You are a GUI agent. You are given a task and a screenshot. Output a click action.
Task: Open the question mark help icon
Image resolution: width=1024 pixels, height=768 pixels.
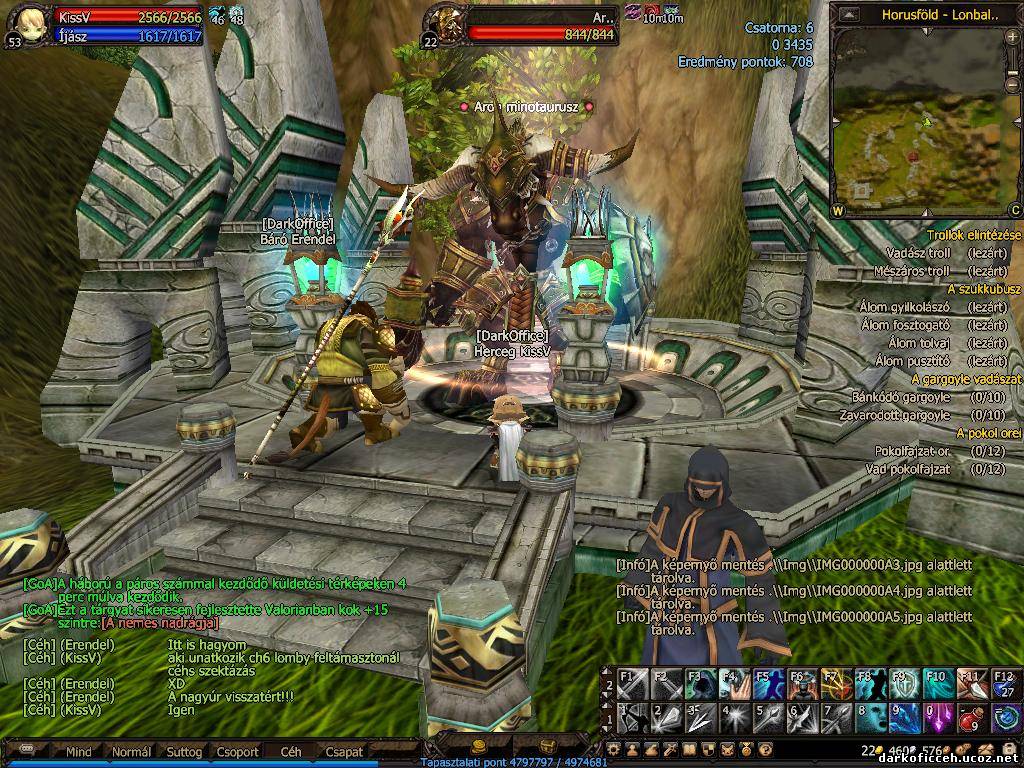[x=765, y=749]
